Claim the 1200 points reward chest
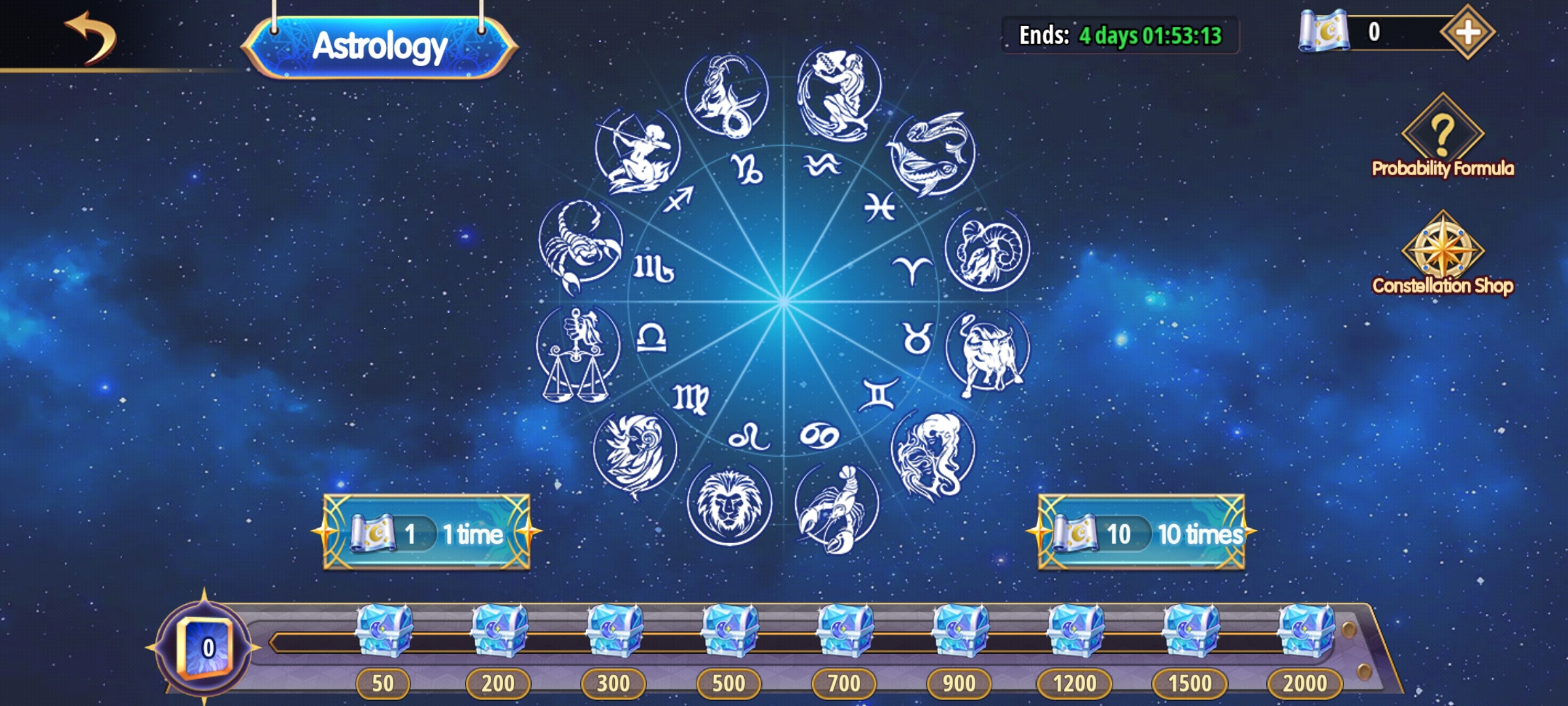Screen dimensions: 1568x706 (x=1075, y=631)
